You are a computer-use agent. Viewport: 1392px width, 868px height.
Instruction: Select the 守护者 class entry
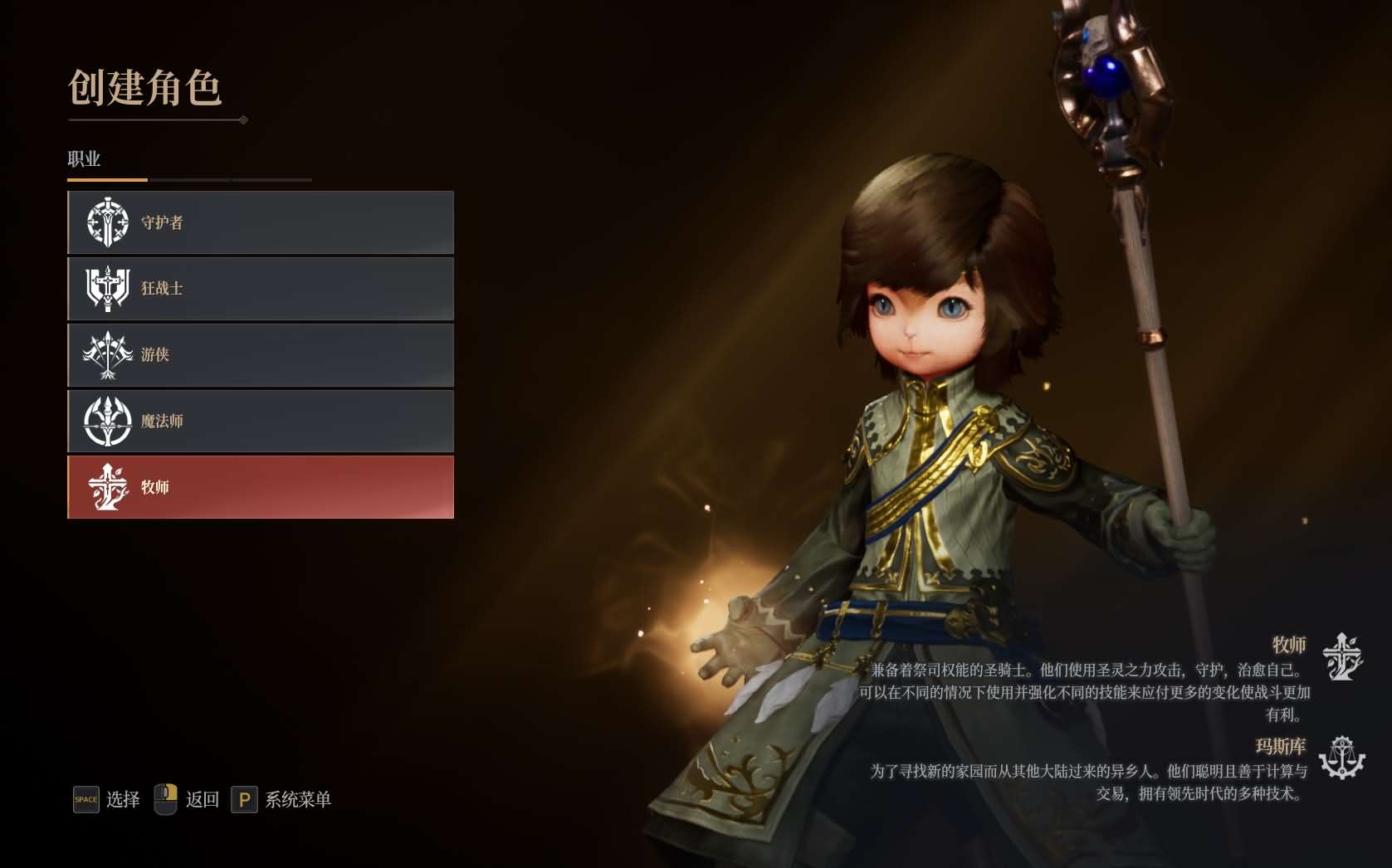tap(260, 221)
